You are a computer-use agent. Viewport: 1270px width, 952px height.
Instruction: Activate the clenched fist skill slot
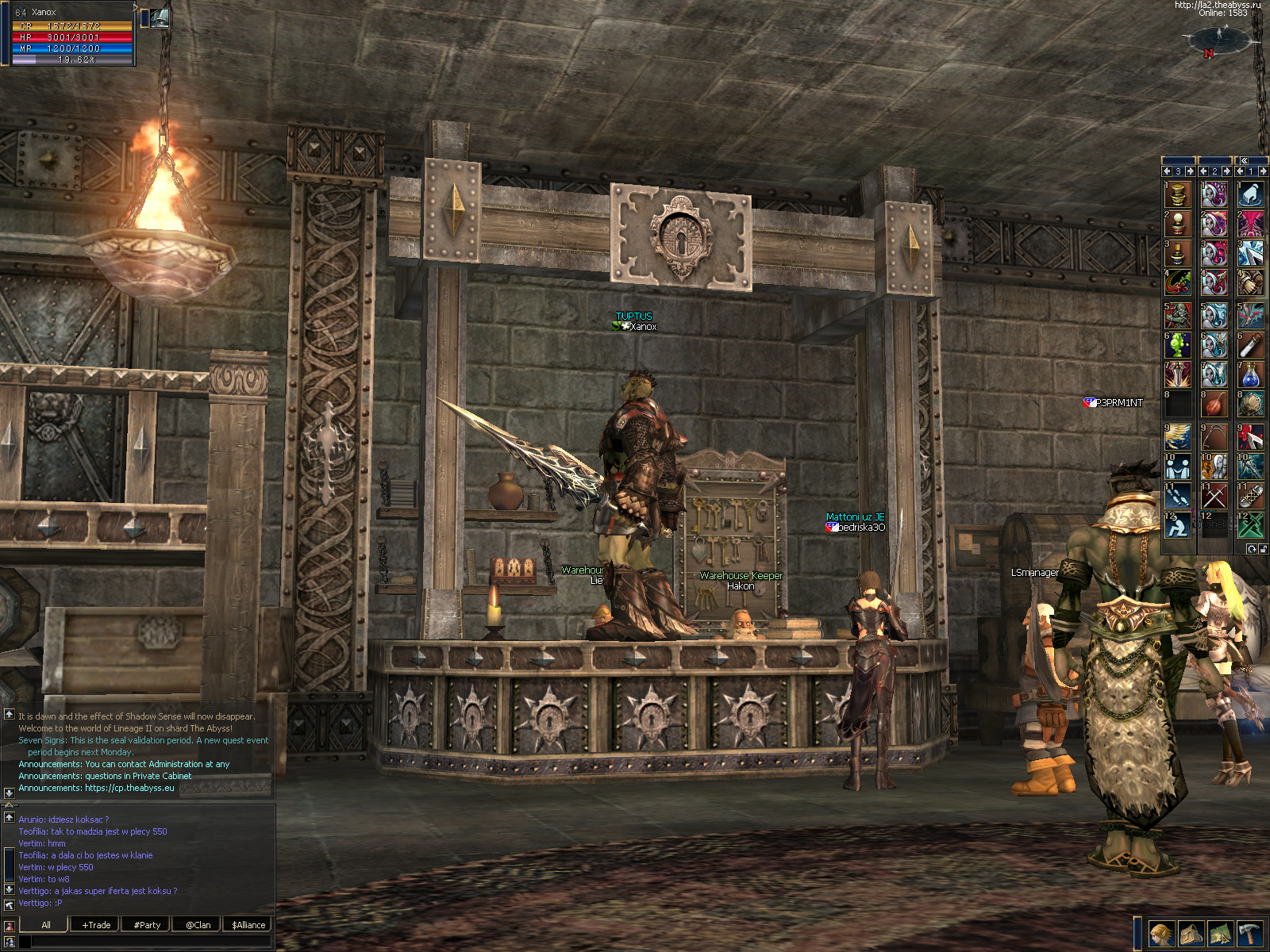coord(1251,282)
